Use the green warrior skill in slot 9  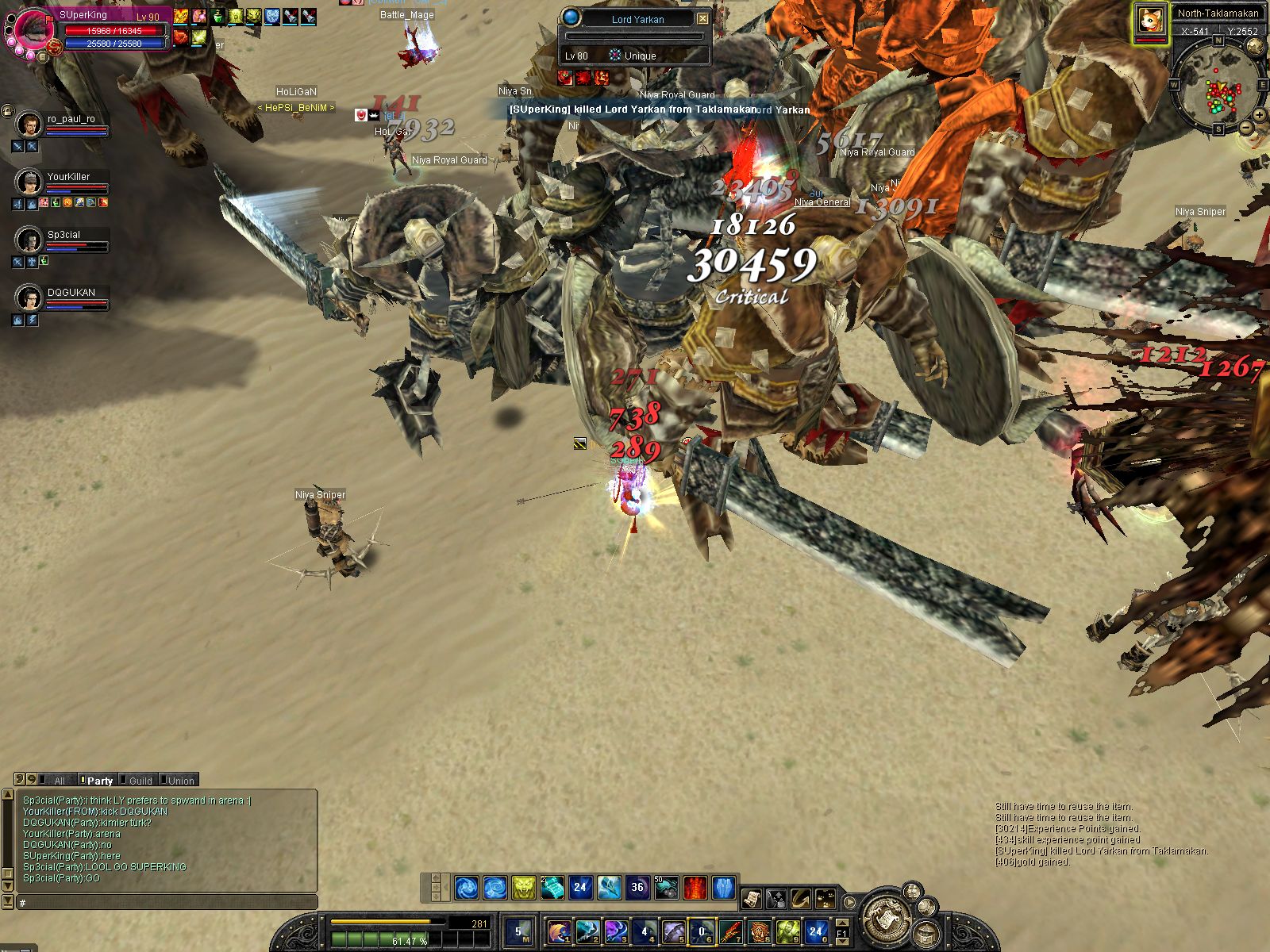[787, 931]
